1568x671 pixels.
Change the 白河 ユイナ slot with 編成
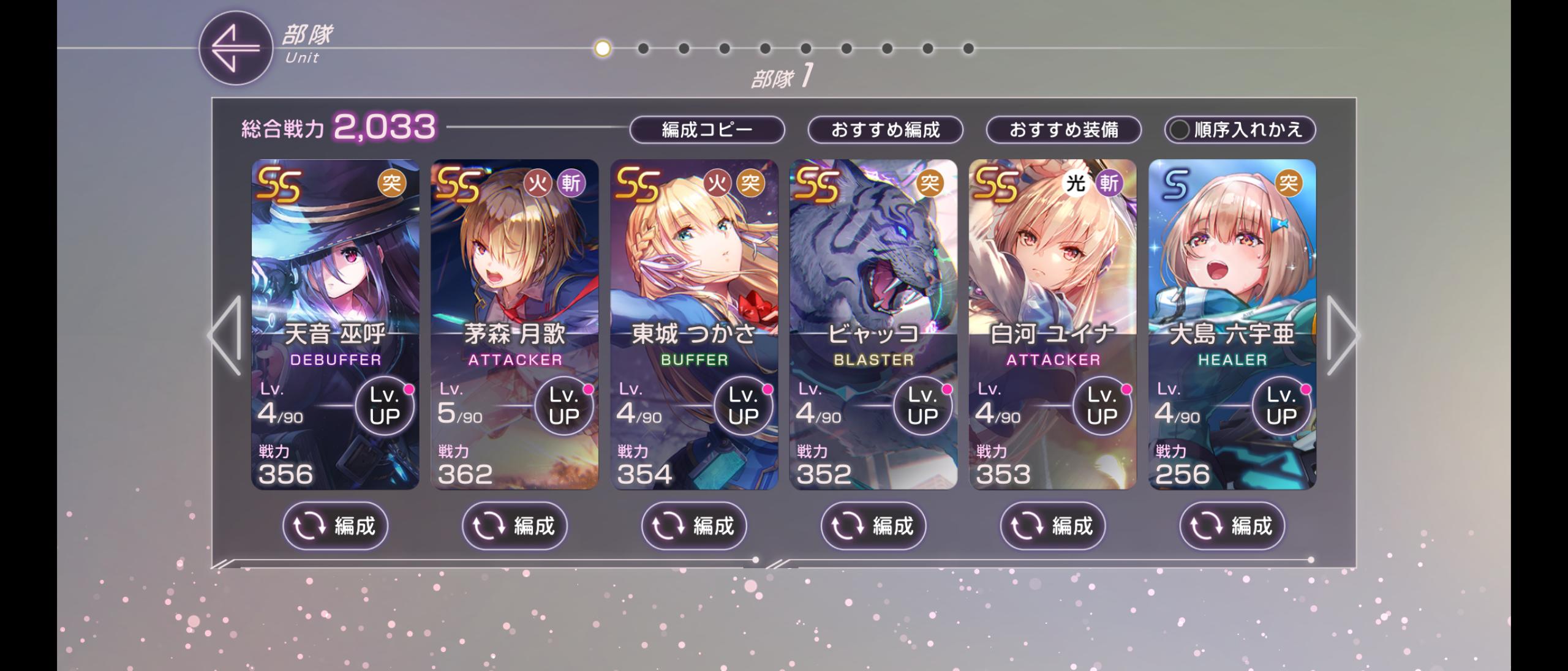tap(1053, 526)
